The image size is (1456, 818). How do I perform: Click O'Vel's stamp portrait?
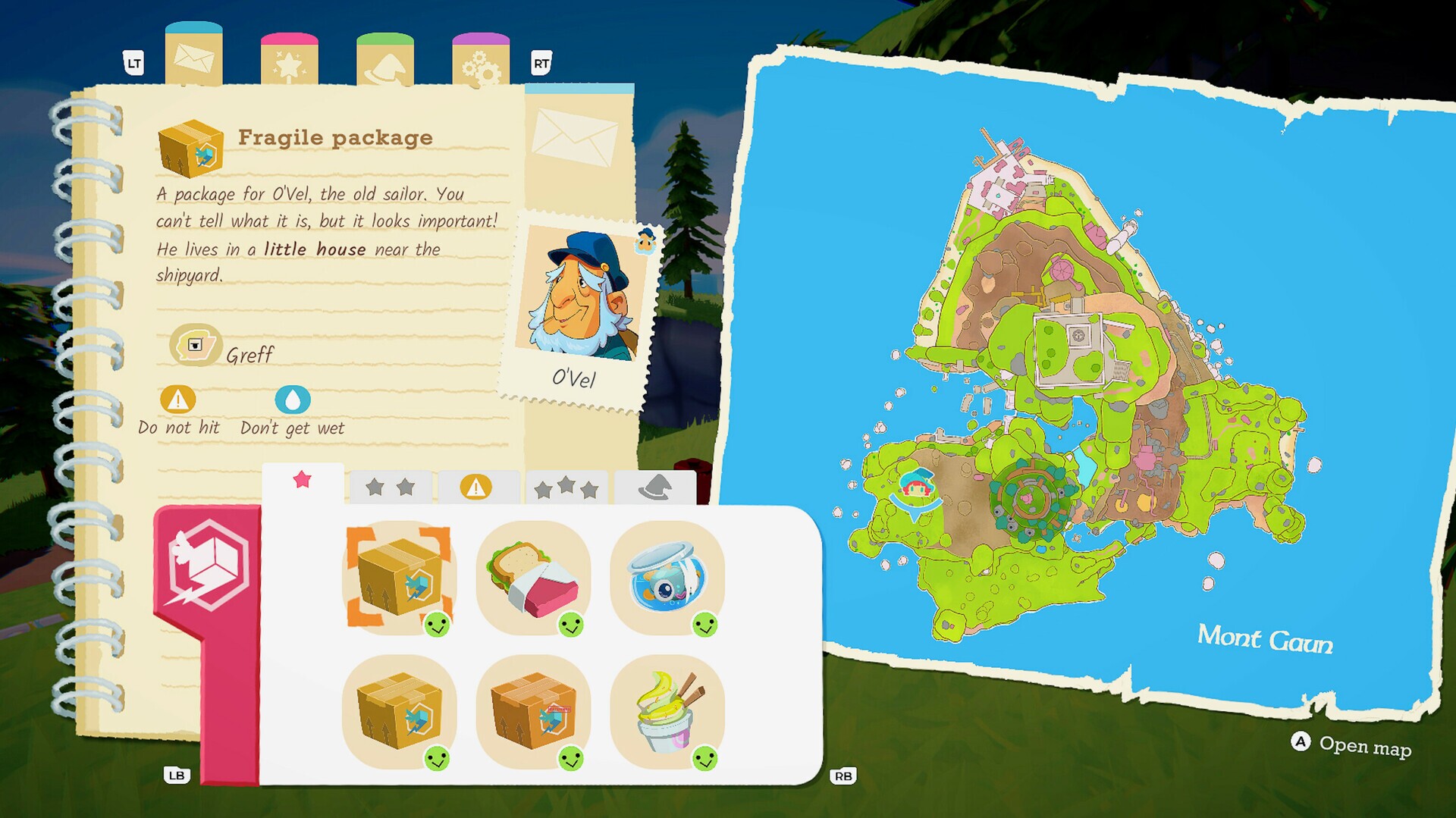(579, 292)
